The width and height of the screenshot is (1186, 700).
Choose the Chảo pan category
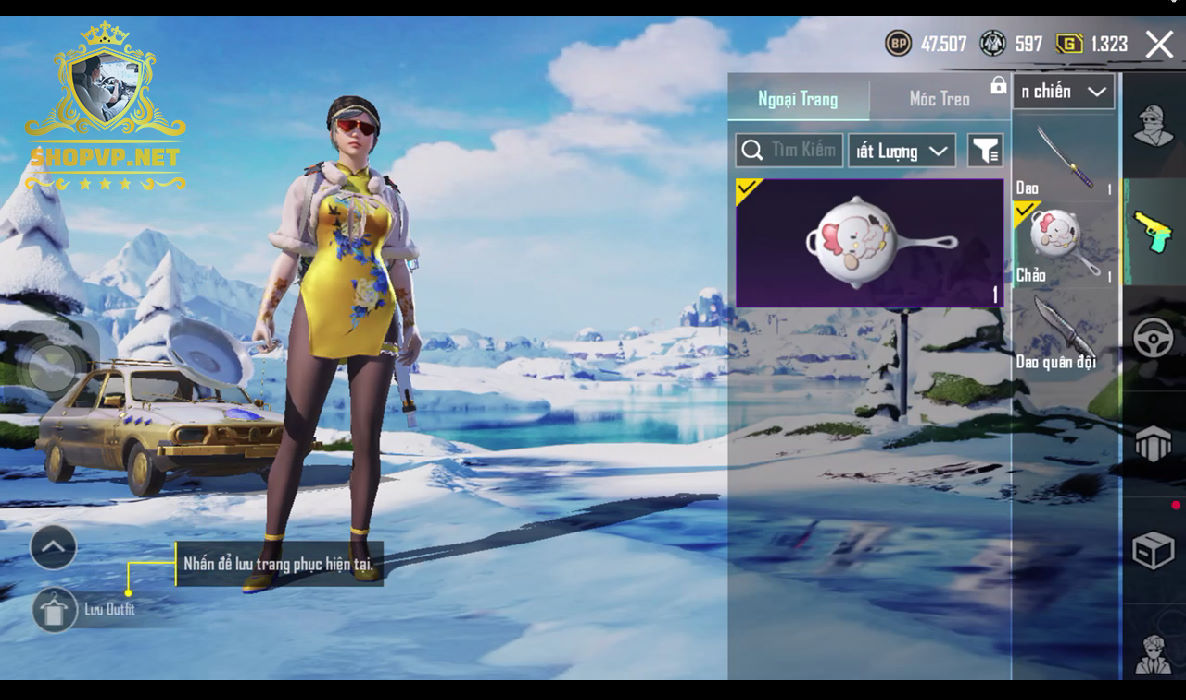1064,243
